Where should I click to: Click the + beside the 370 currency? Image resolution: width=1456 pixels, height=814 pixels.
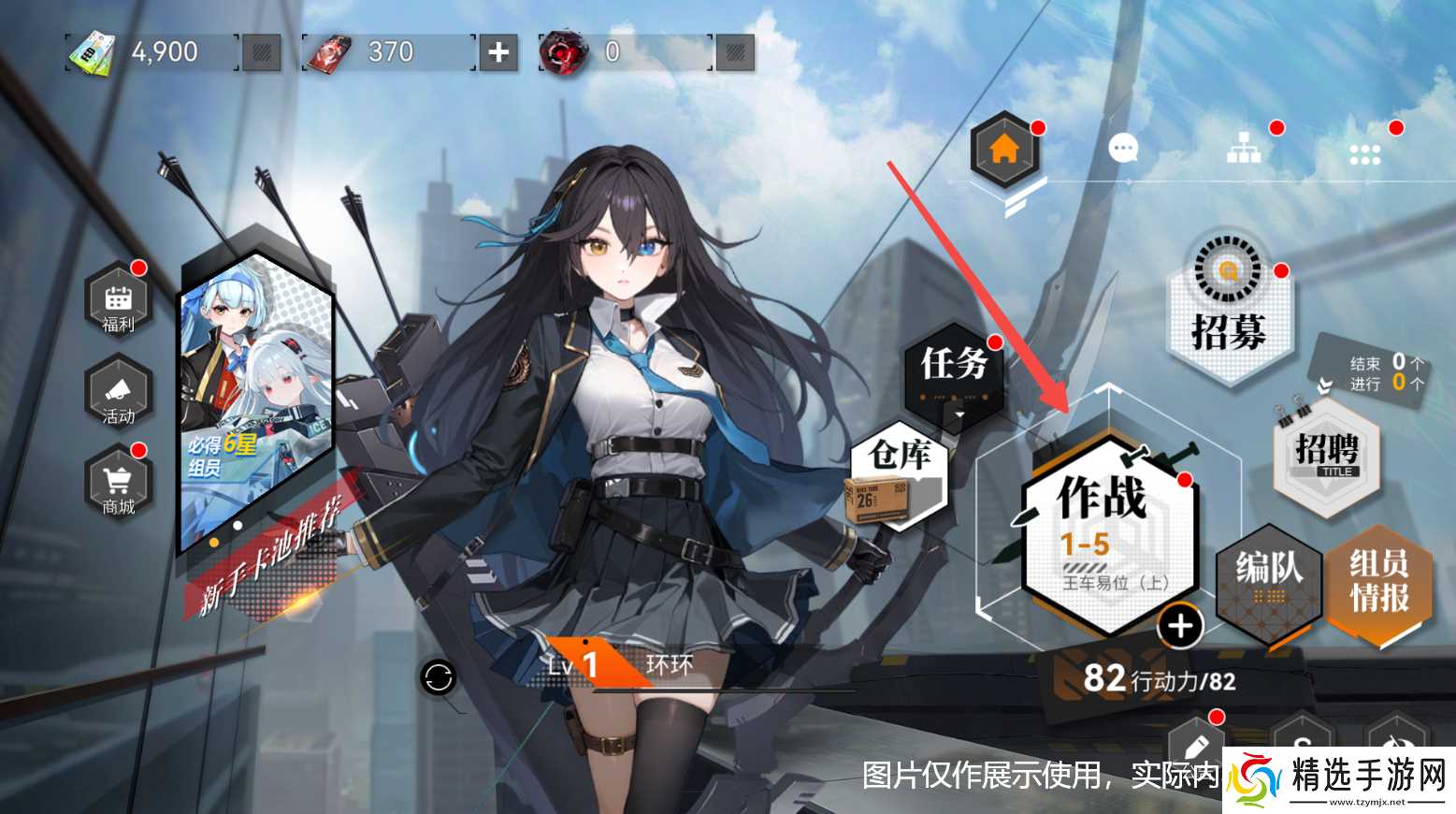tap(497, 52)
